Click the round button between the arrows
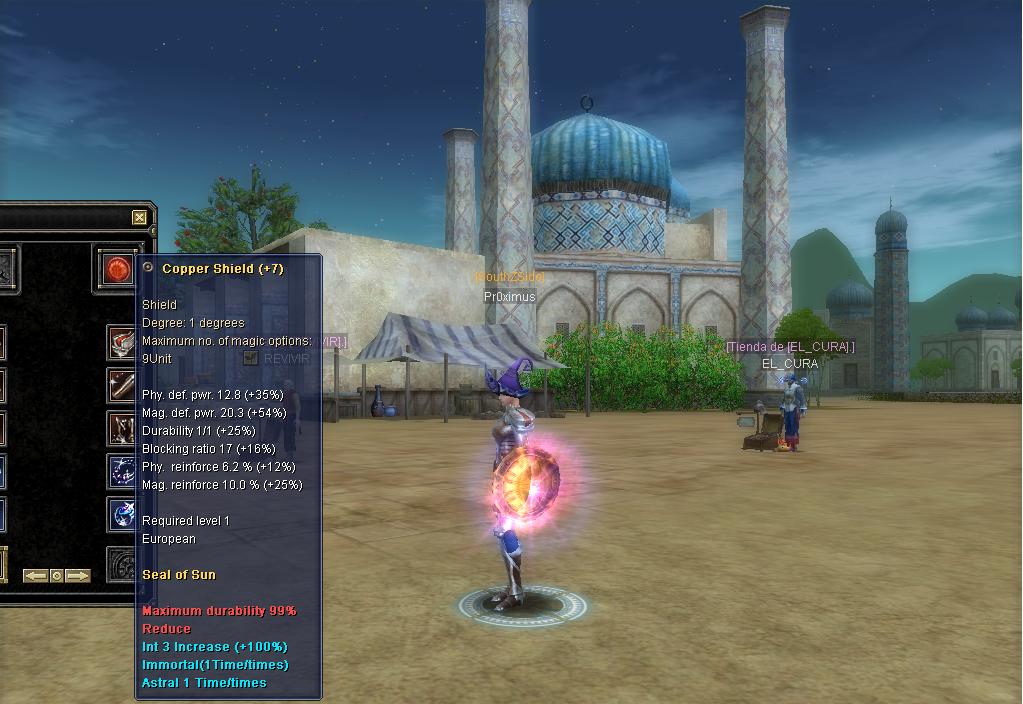The width and height of the screenshot is (1023, 704). click(x=57, y=575)
